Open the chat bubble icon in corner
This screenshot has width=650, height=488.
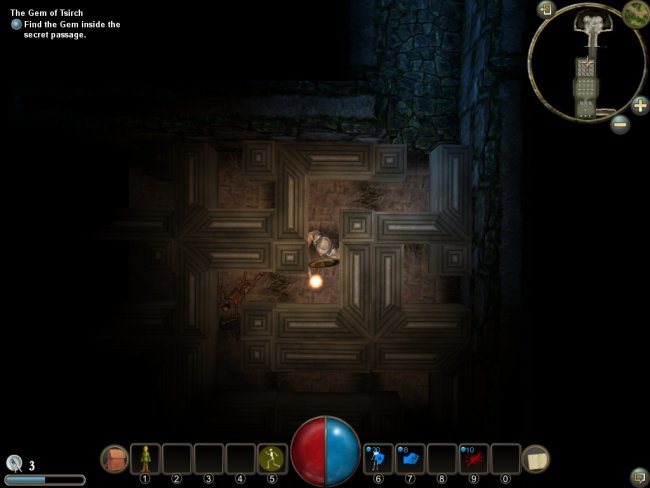[639, 475]
